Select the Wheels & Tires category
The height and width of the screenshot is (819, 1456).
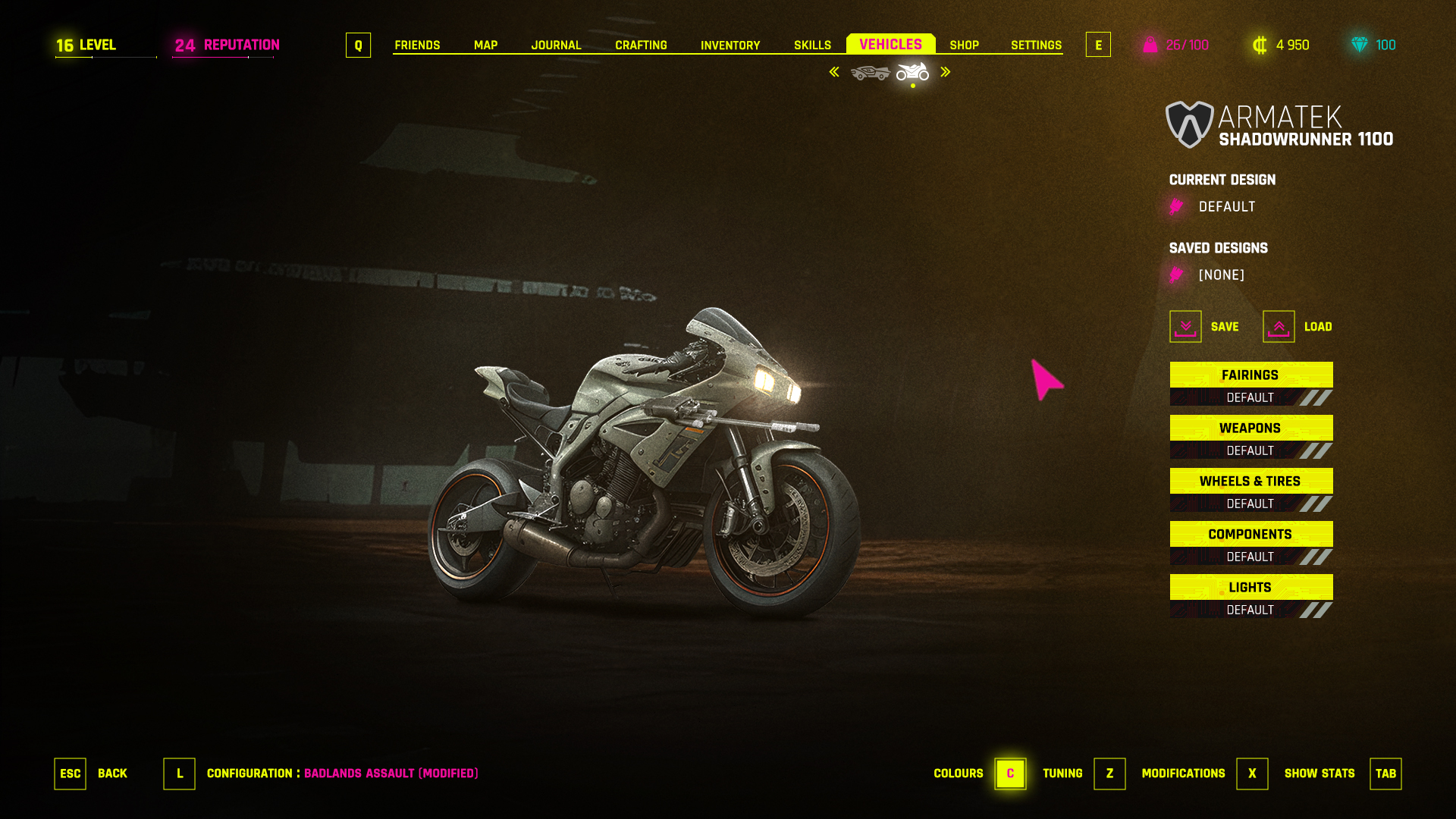point(1250,482)
